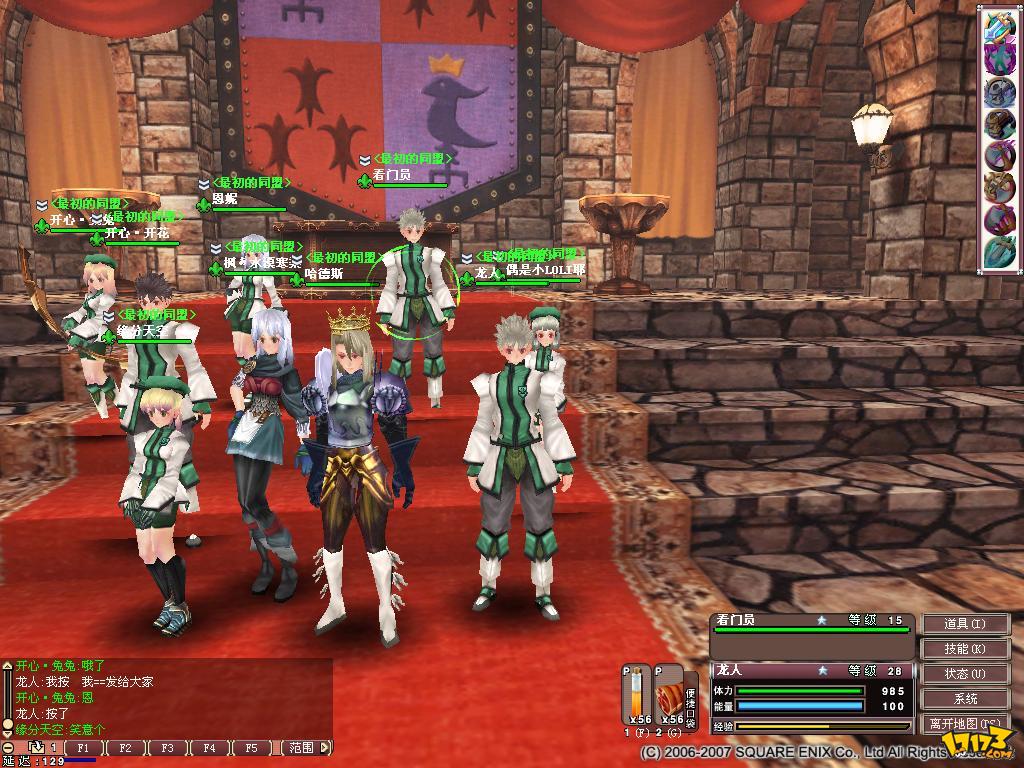Select the F5 chat shortcut button
Viewport: 1024px width, 768px height.
pyautogui.click(x=251, y=748)
